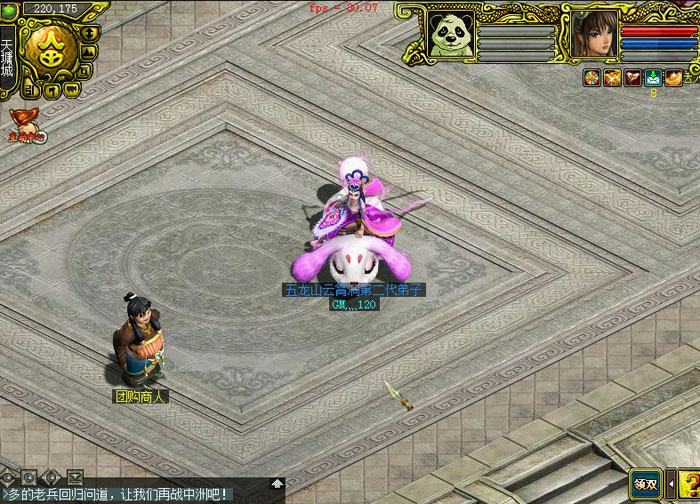Click the heart-shaped status icon

click(632, 78)
